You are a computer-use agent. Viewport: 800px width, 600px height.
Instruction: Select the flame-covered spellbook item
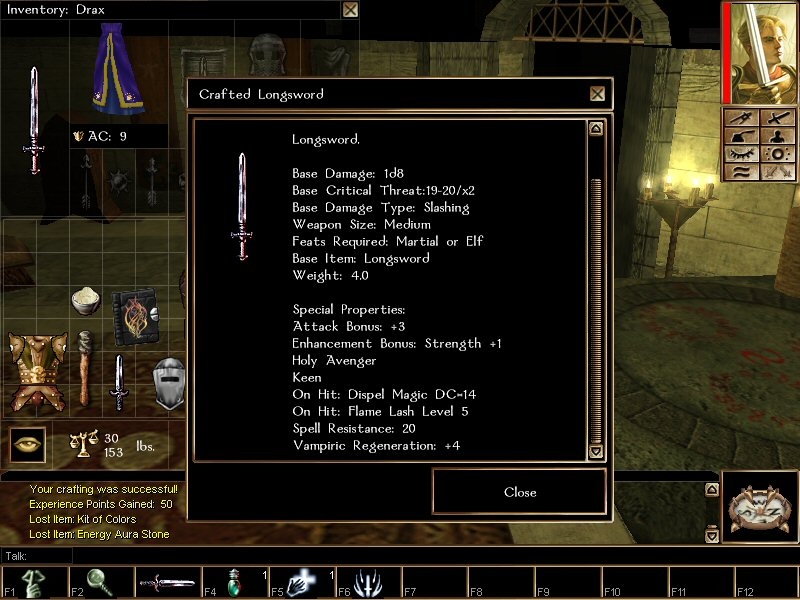tap(133, 317)
